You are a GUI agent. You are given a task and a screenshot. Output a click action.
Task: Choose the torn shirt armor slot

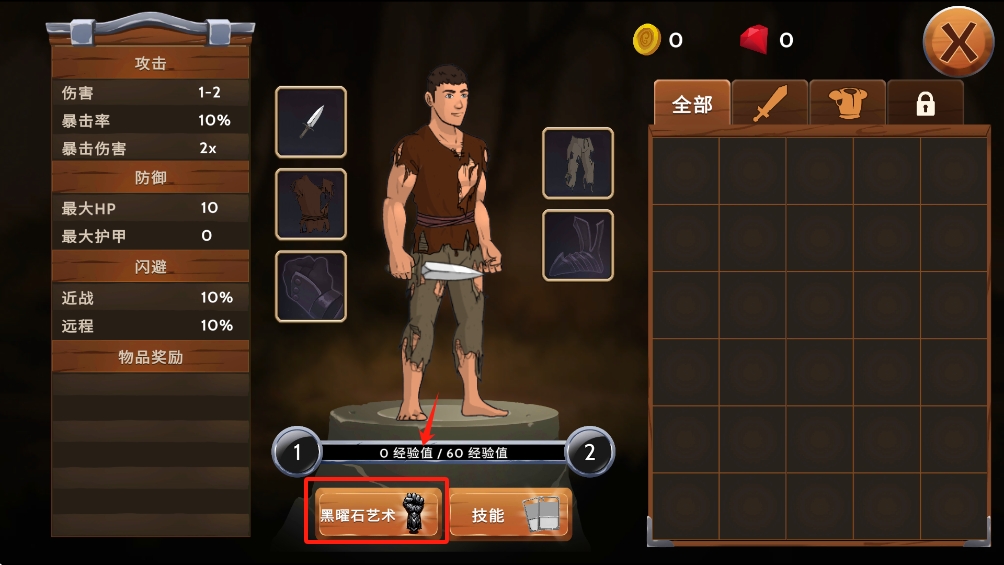click(x=311, y=204)
